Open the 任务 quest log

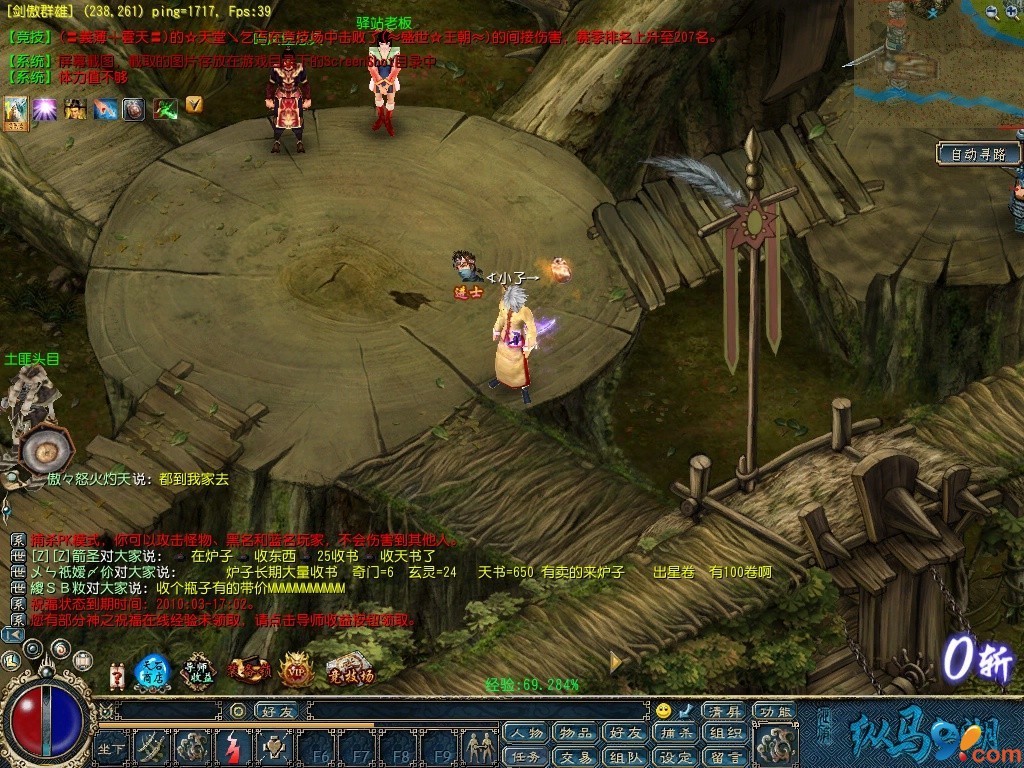[526, 757]
